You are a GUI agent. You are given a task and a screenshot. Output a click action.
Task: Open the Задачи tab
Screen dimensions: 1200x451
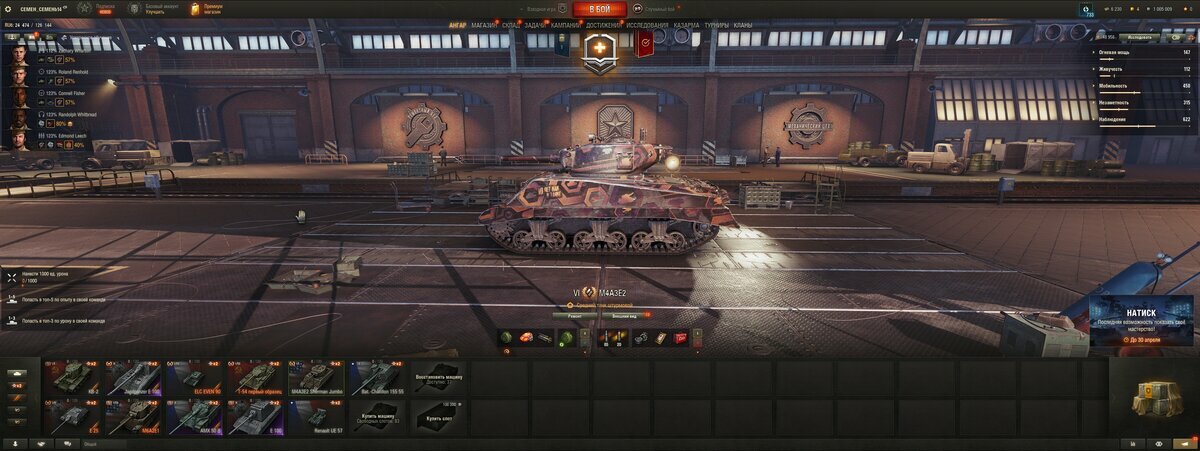pyautogui.click(x=534, y=24)
